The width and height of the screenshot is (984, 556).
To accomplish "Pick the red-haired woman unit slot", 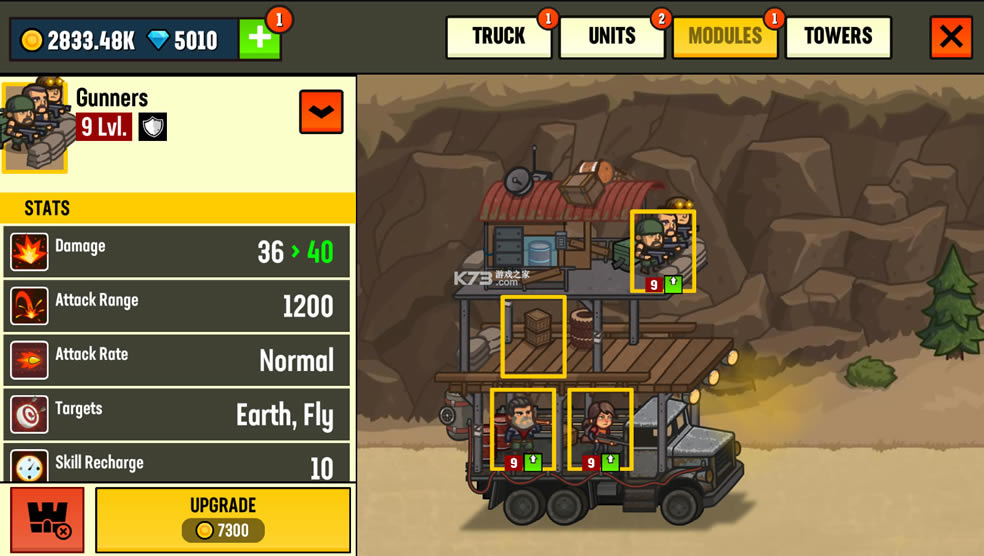I will tap(600, 429).
